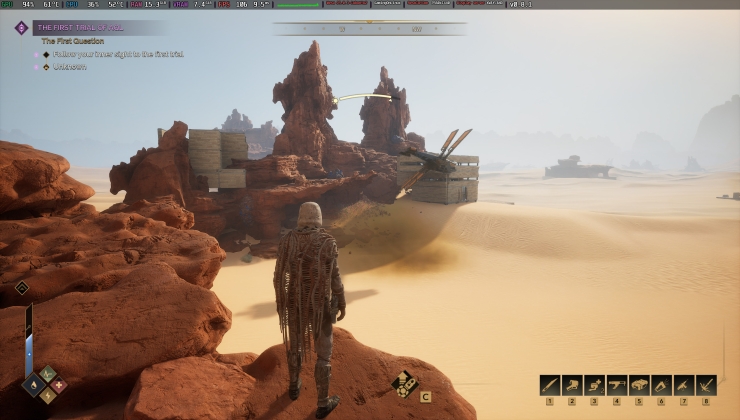Viewport: 740px width, 420px height.
Task: Select the hotbar slot 6 tool
Action: [x=662, y=385]
